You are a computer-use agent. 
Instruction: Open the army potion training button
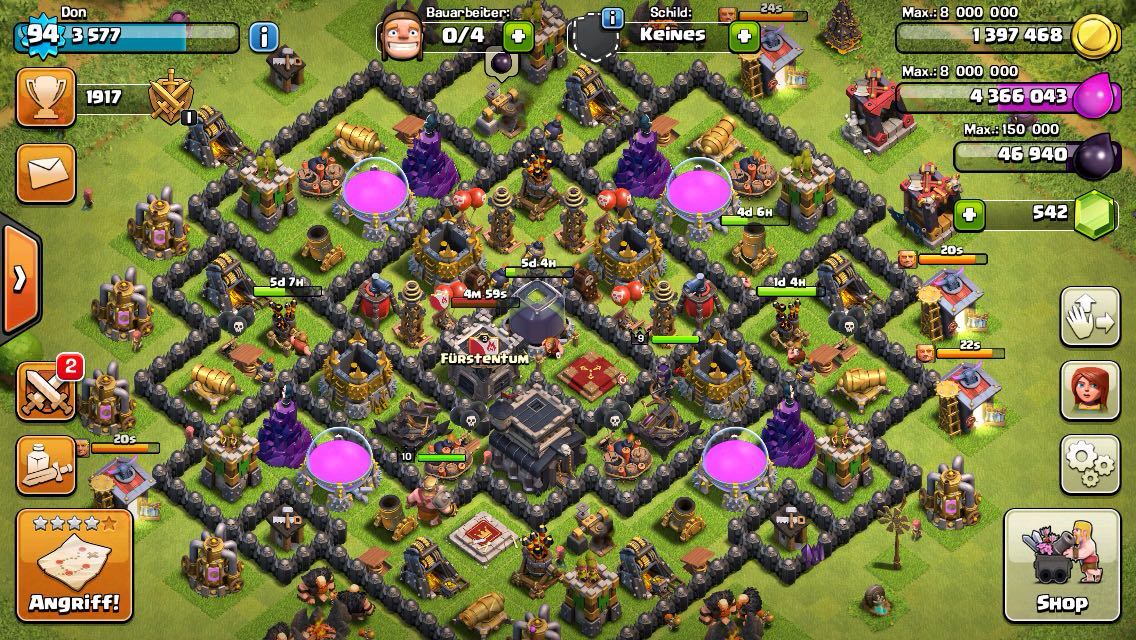(x=46, y=466)
